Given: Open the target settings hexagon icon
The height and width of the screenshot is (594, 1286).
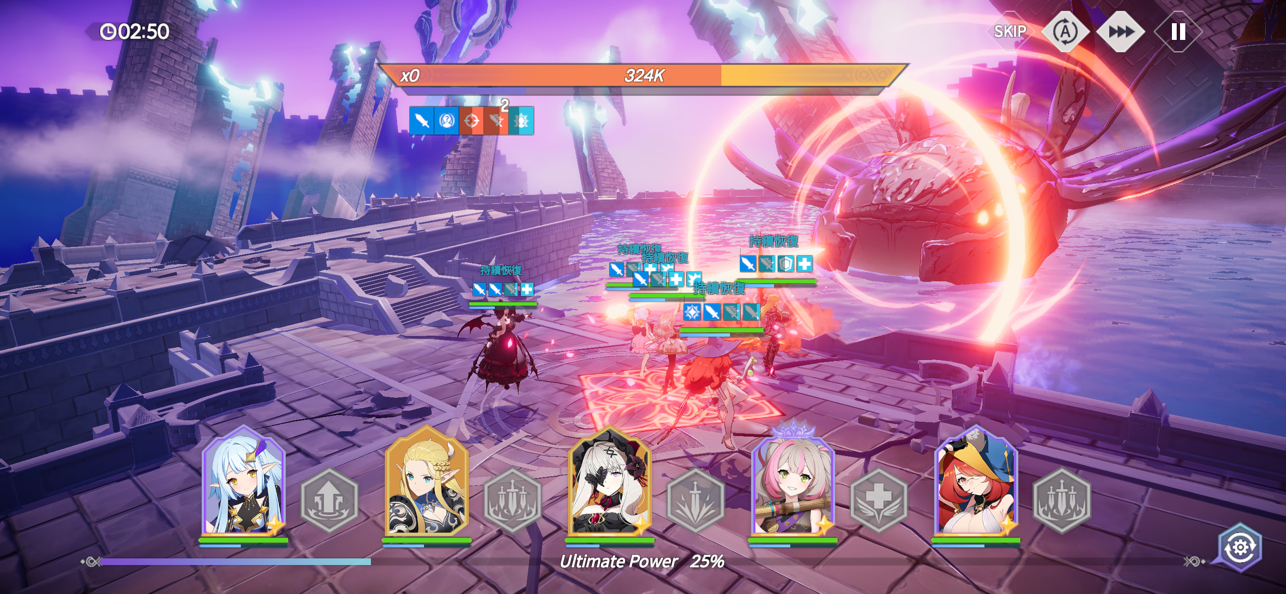Looking at the screenshot, I should (1240, 547).
